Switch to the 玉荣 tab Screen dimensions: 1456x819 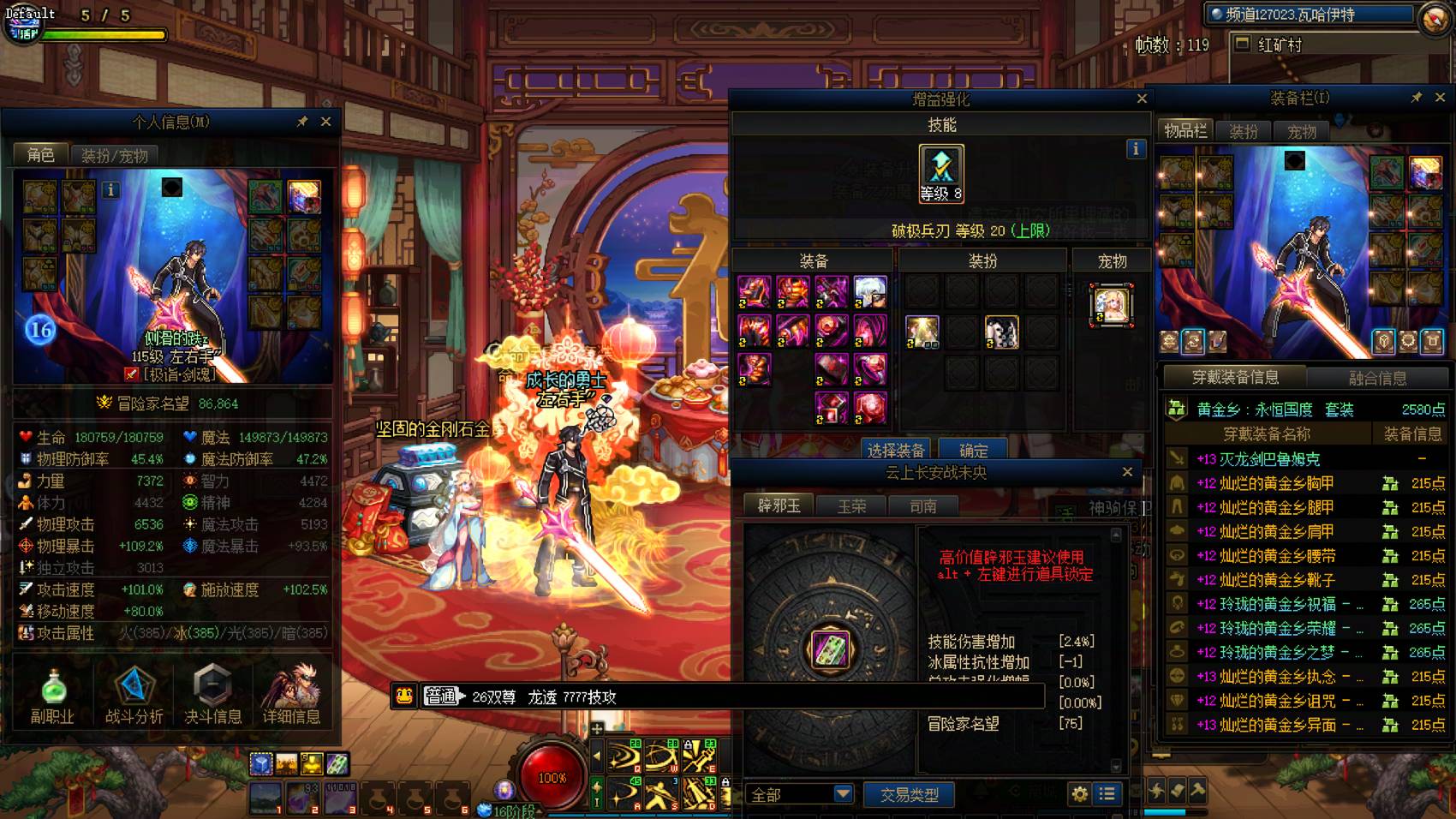click(850, 506)
